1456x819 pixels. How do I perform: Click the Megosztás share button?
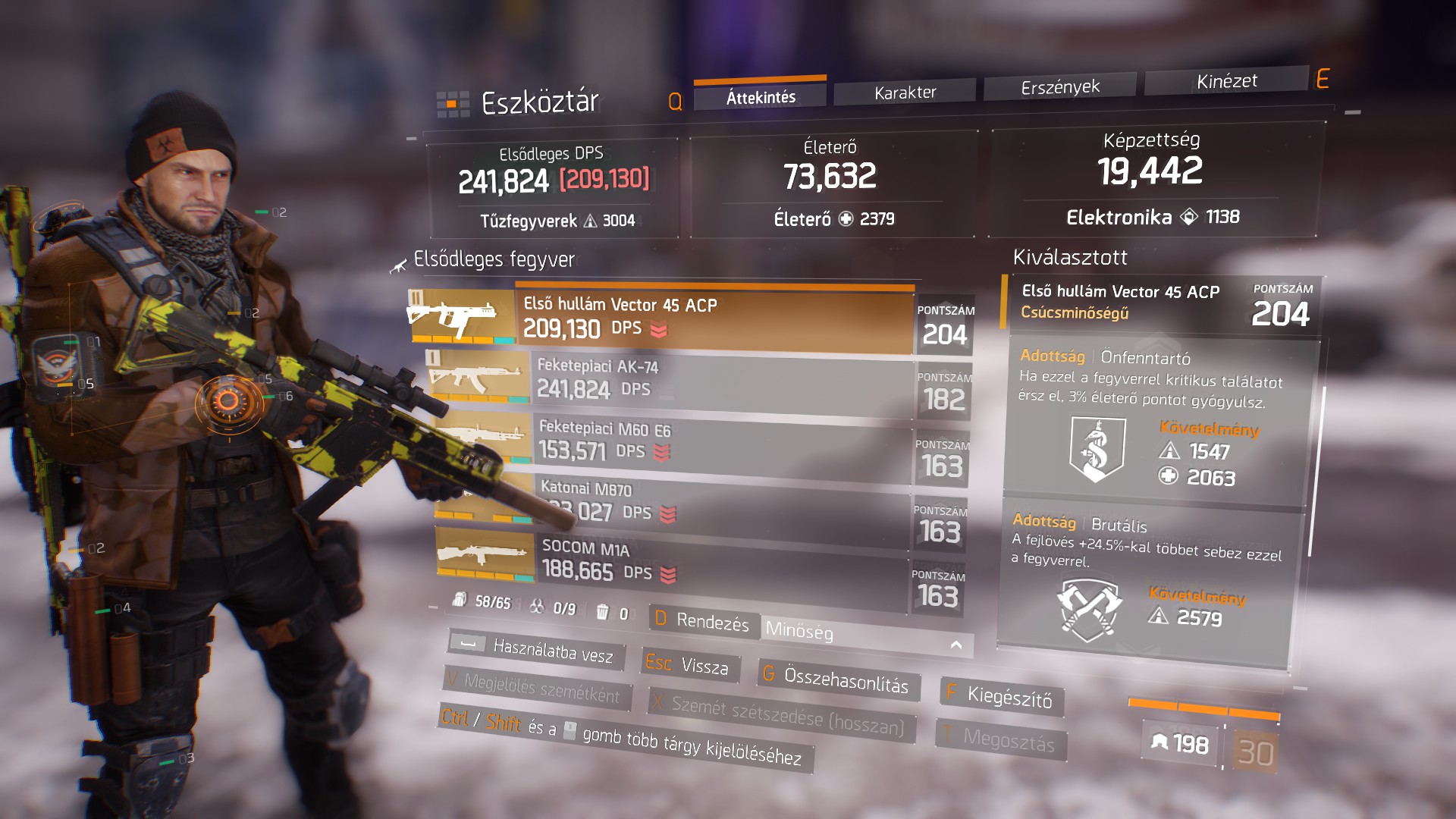1001,738
